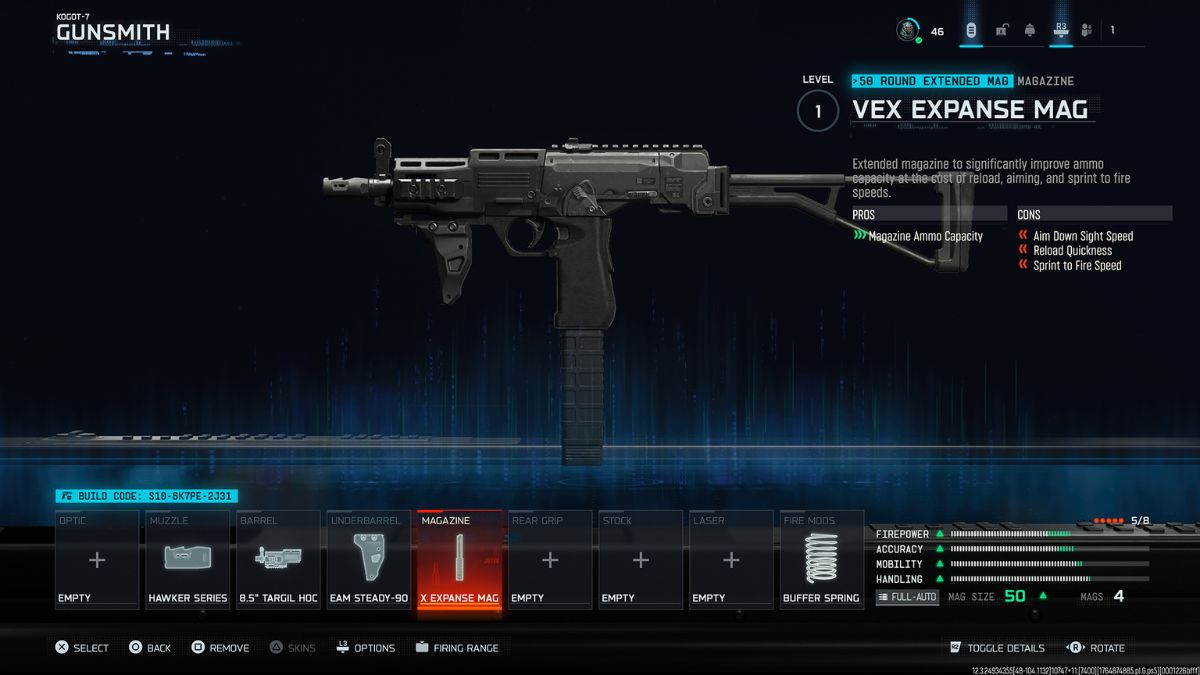
Task: Open the highlighted Vex Expanse Mag magazine slot
Action: point(460,560)
